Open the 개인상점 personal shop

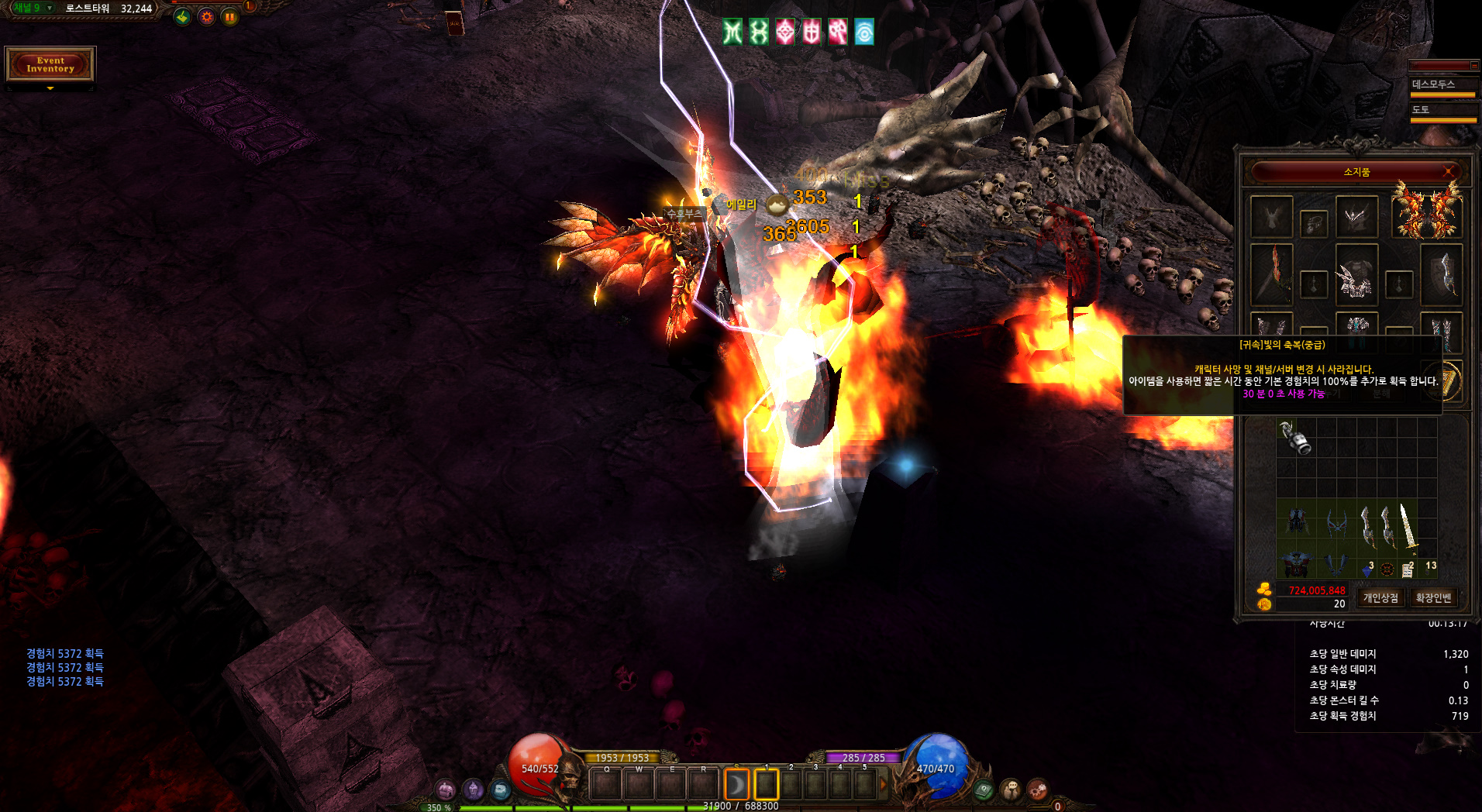[1380, 598]
